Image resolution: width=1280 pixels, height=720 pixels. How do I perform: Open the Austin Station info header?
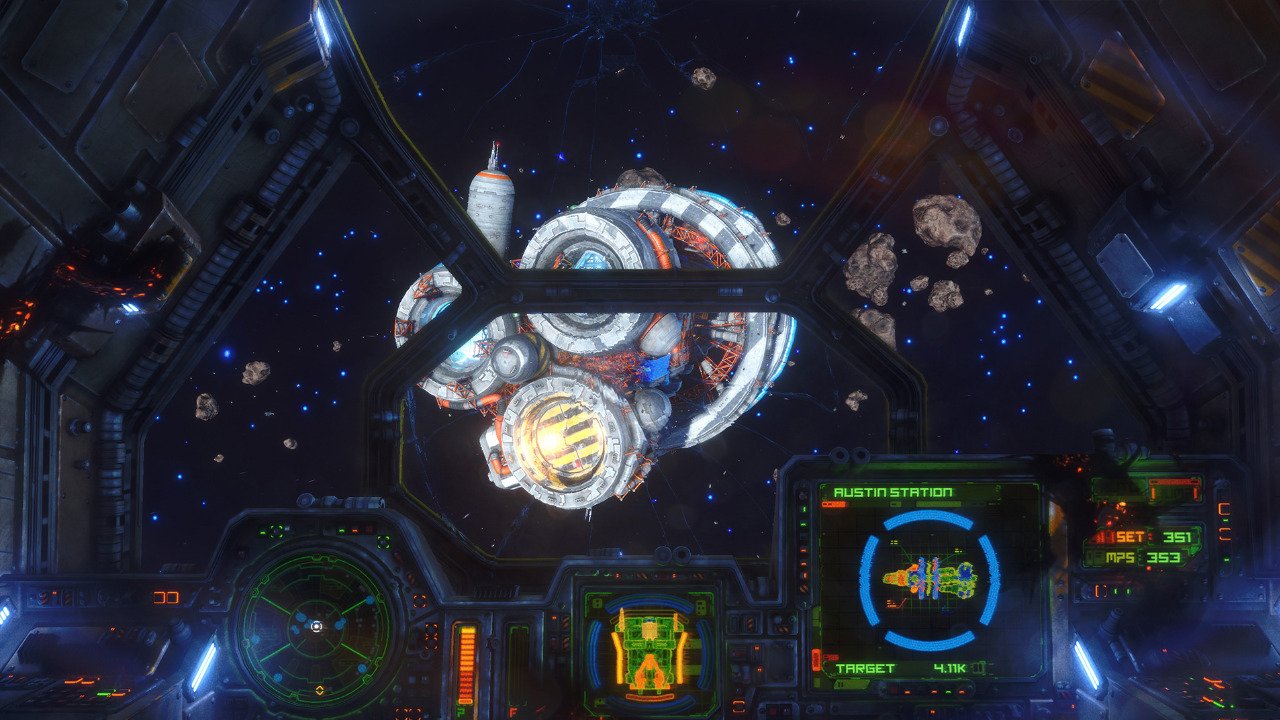(x=892, y=492)
